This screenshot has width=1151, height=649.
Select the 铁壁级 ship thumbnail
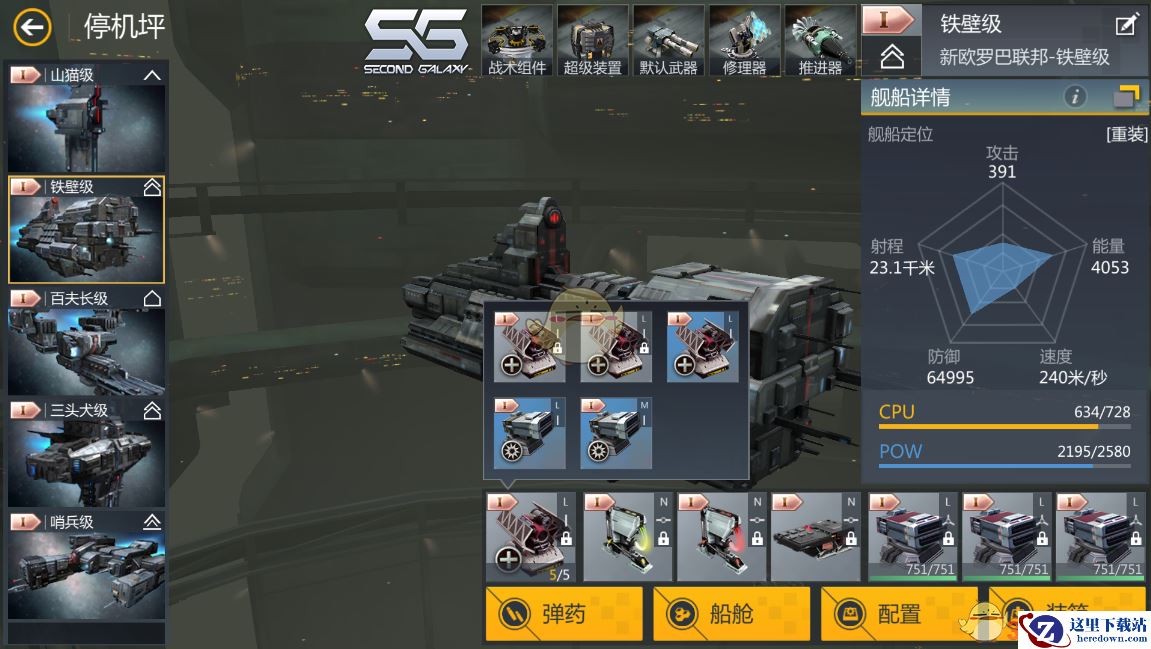pos(87,231)
